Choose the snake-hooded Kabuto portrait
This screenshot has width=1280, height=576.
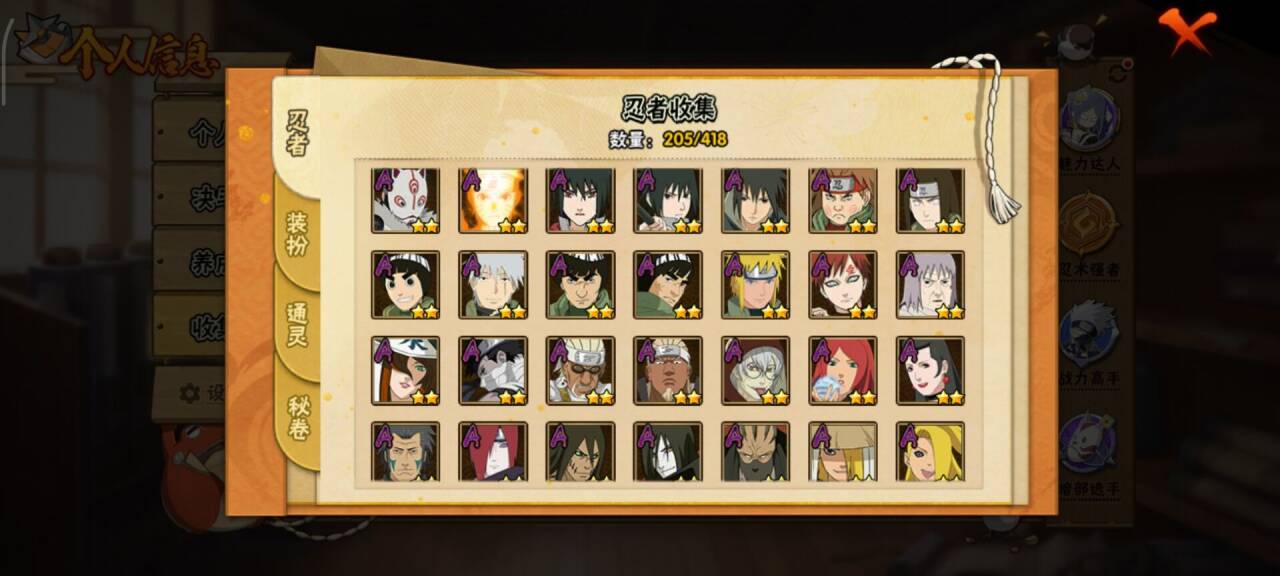point(755,370)
